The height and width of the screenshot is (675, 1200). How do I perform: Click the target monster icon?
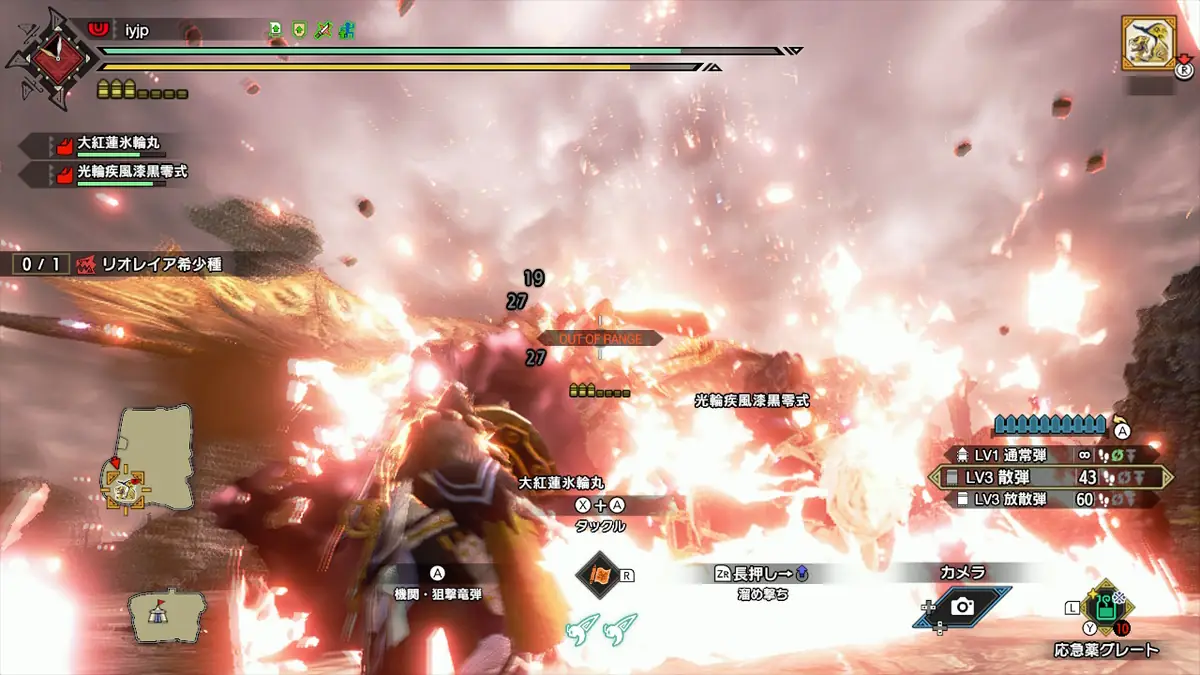coord(1148,42)
